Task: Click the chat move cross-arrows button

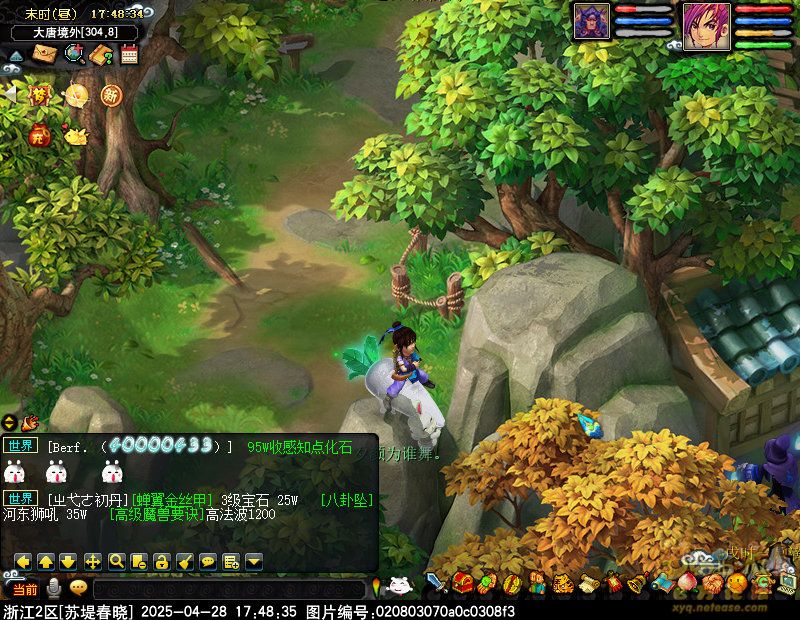Action: point(93,561)
